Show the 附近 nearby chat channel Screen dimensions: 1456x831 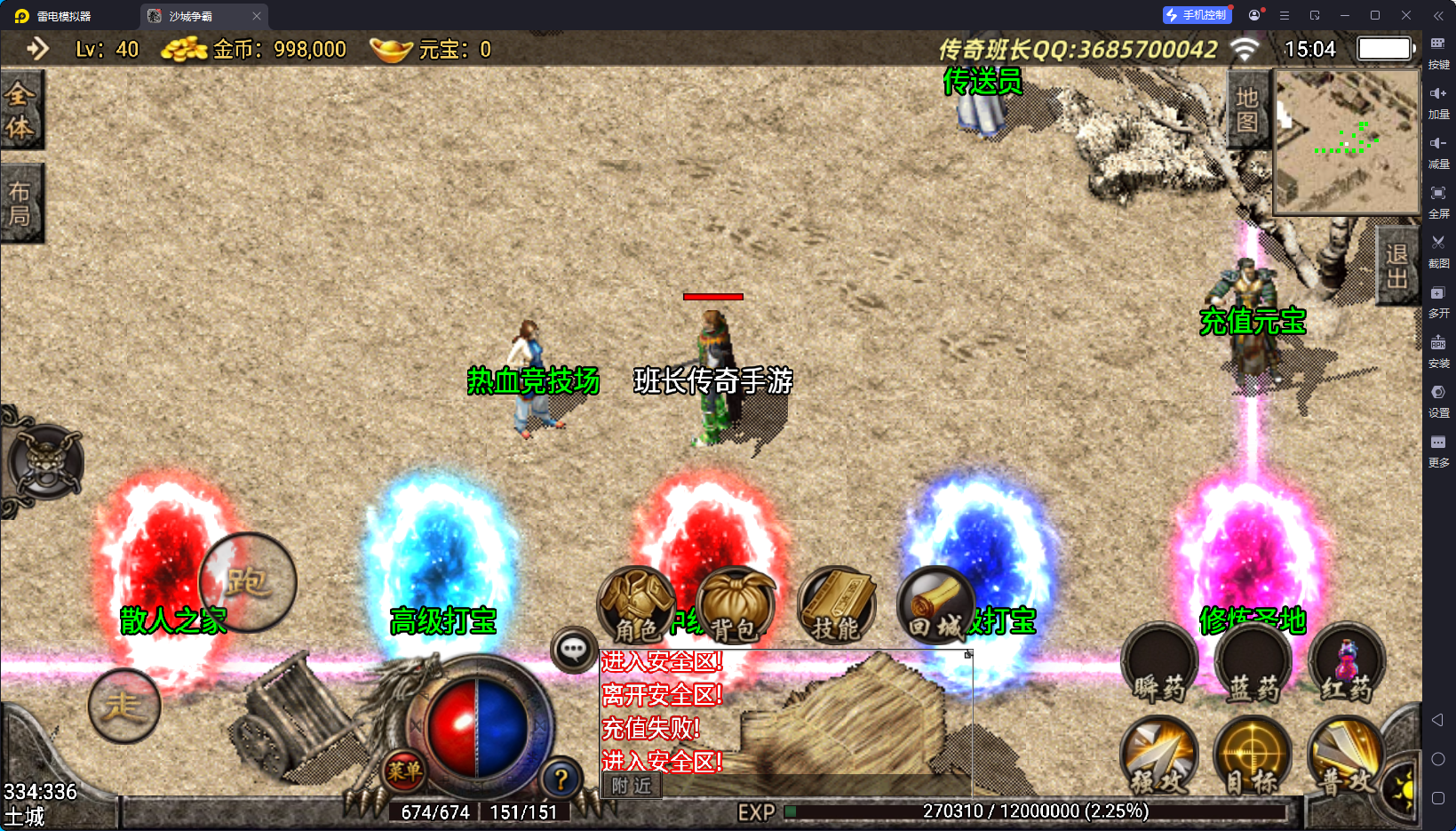point(632,786)
